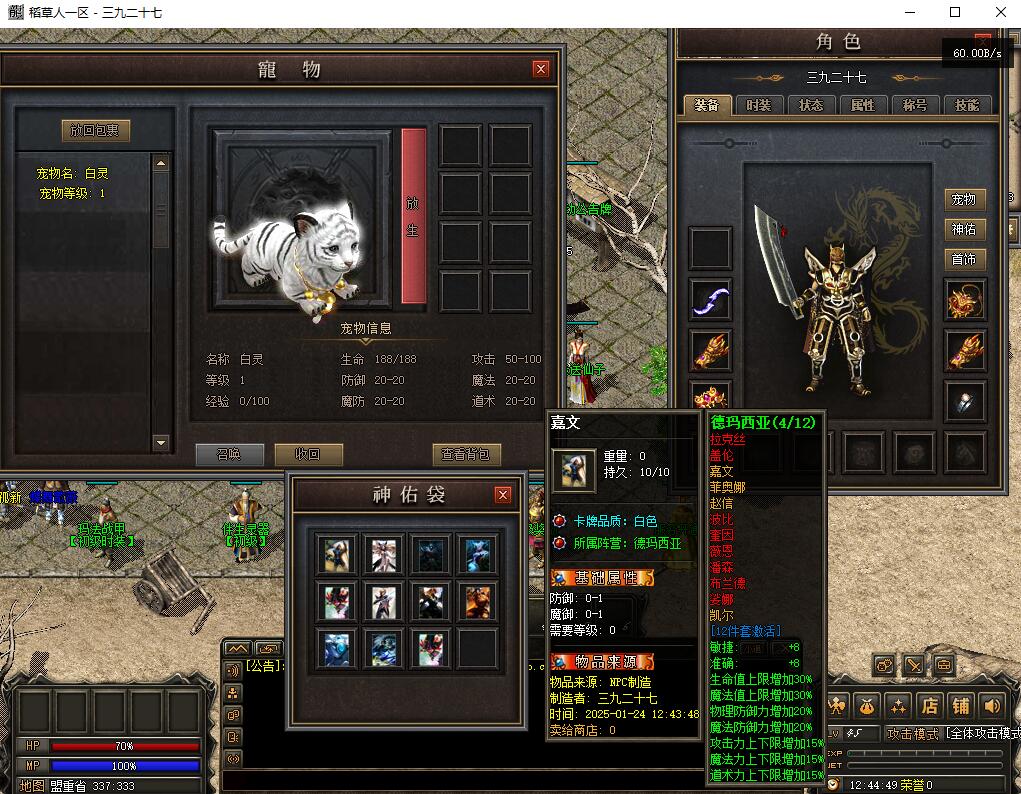This screenshot has width=1021, height=794.
Task: Close the 神佑袋 bag window
Action: pos(503,495)
